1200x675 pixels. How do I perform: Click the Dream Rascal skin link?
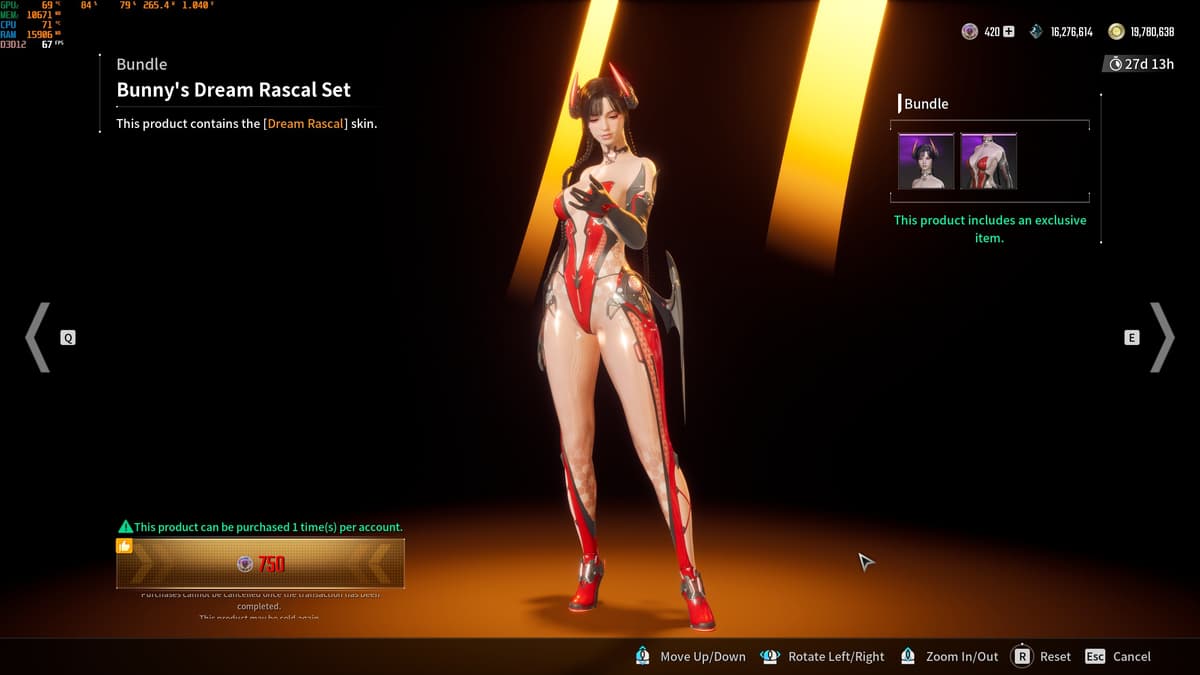pos(305,124)
